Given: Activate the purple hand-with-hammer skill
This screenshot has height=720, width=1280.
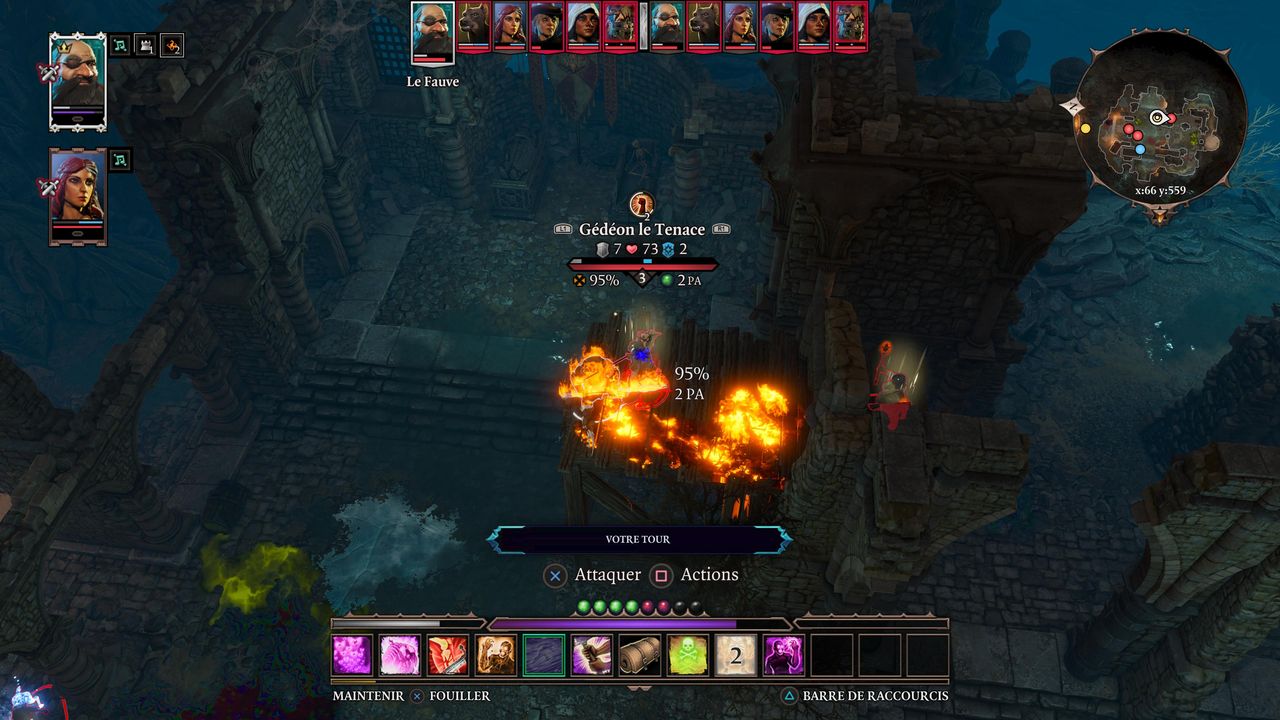Looking at the screenshot, I should pos(592,655).
